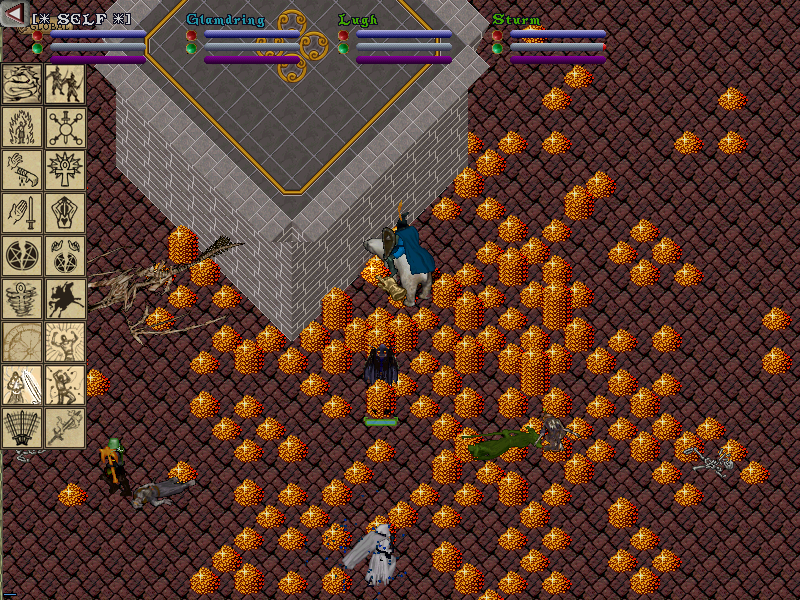Select the faded compass wheel icon
This screenshot has width=800, height=600.
pyautogui.click(x=22, y=342)
